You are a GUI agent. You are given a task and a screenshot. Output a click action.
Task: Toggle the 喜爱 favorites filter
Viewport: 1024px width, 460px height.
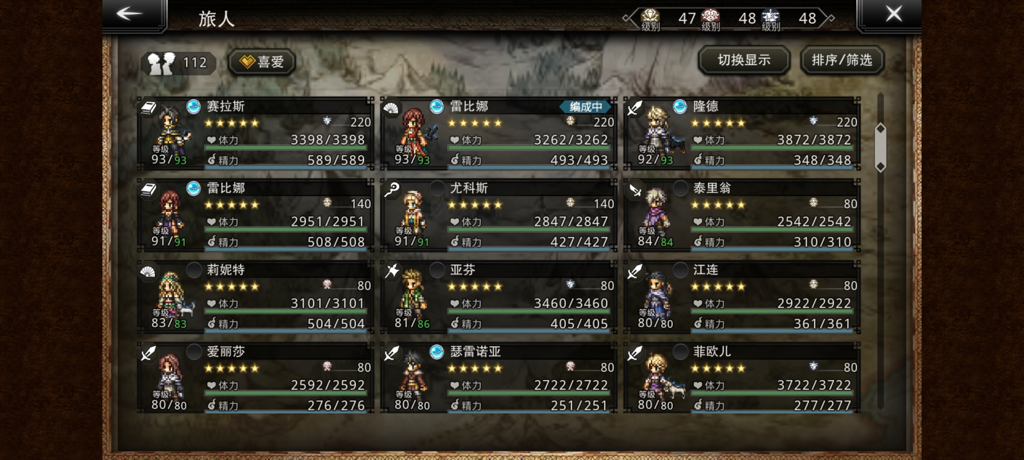[x=262, y=62]
